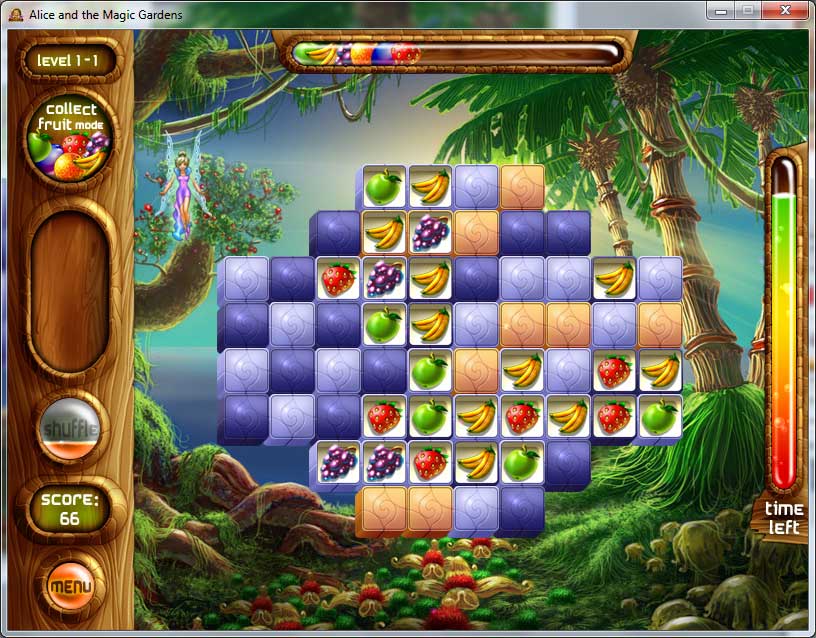
Task: Close the game window
Action: [787, 10]
